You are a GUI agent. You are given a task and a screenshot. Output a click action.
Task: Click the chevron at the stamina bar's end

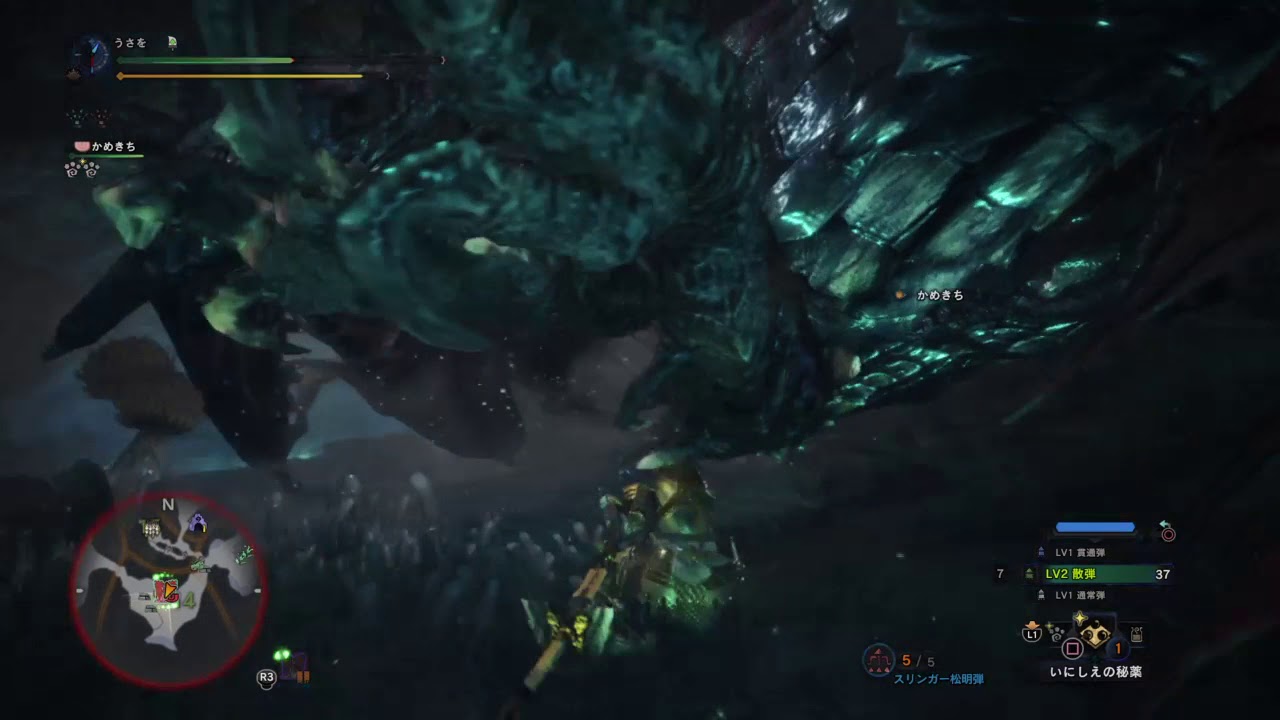coord(388,76)
